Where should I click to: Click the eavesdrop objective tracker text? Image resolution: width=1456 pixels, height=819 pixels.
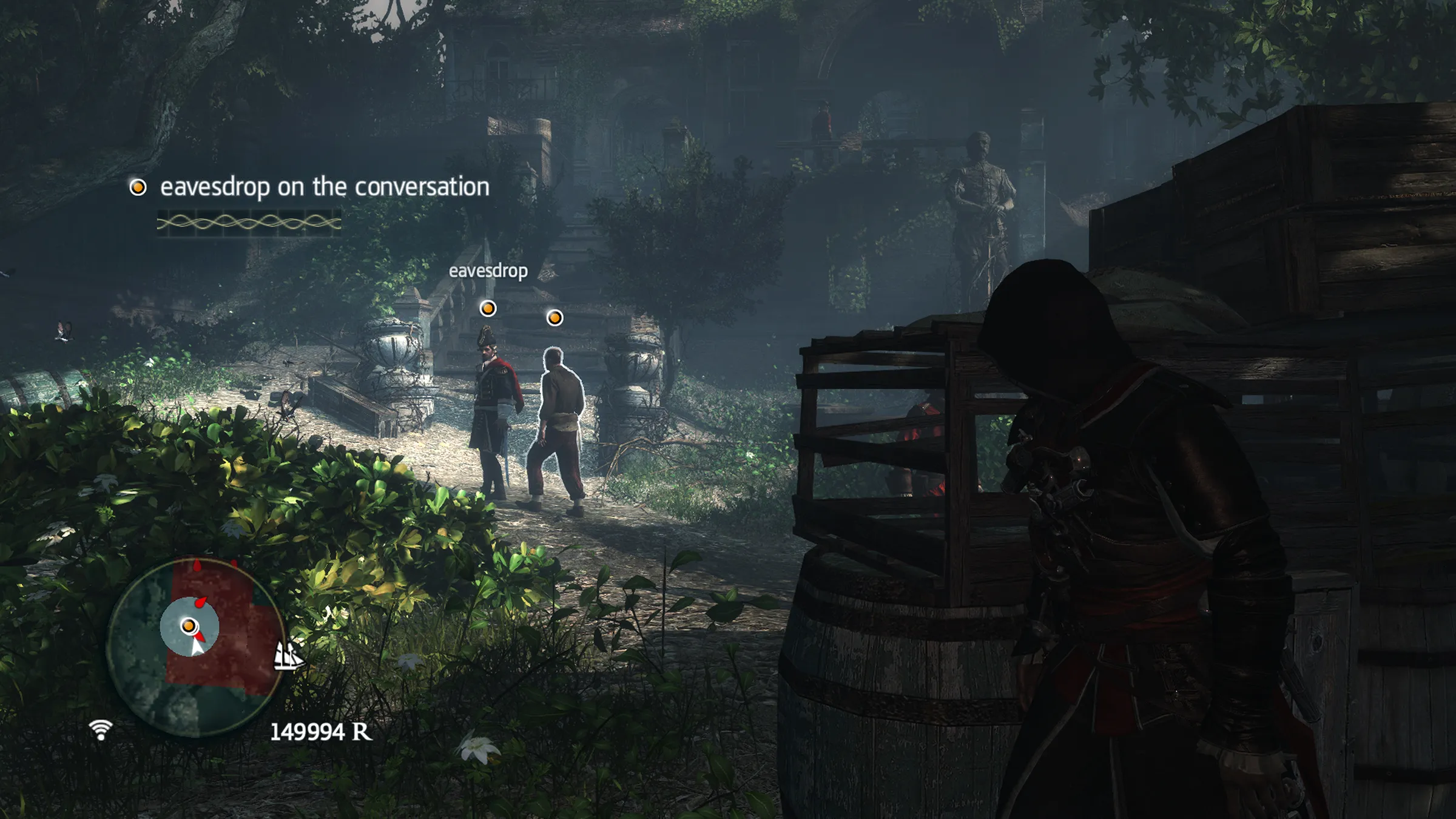pyautogui.click(x=324, y=187)
